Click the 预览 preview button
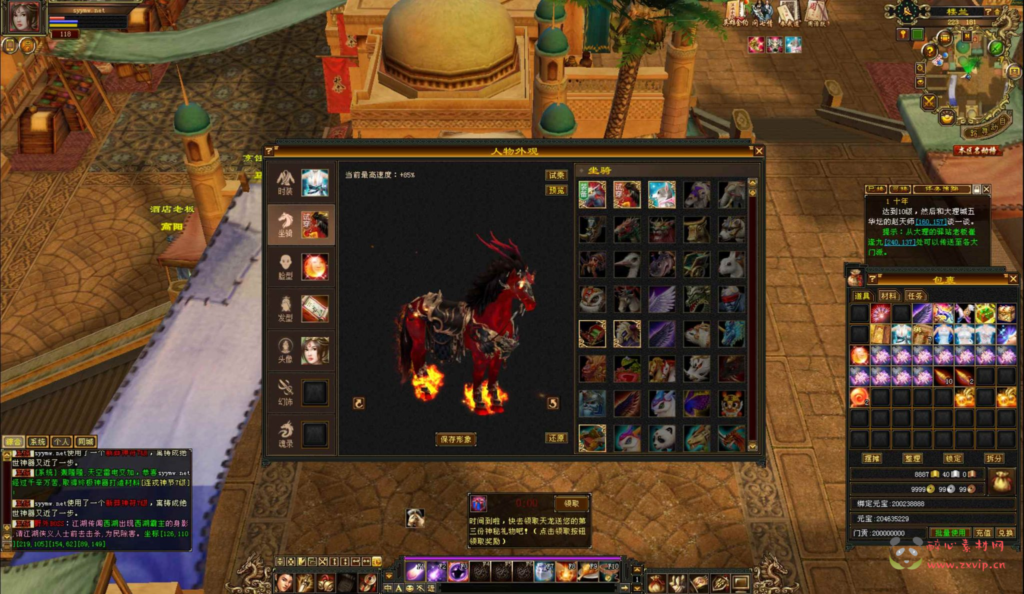This screenshot has height=594, width=1024. [x=556, y=190]
